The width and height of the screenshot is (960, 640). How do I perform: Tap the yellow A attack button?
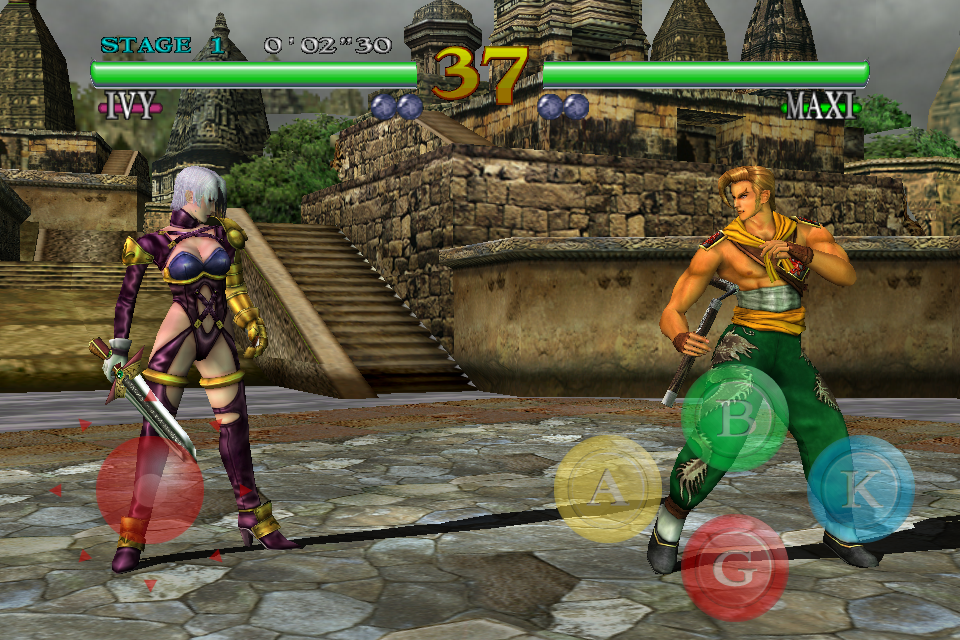point(607,488)
